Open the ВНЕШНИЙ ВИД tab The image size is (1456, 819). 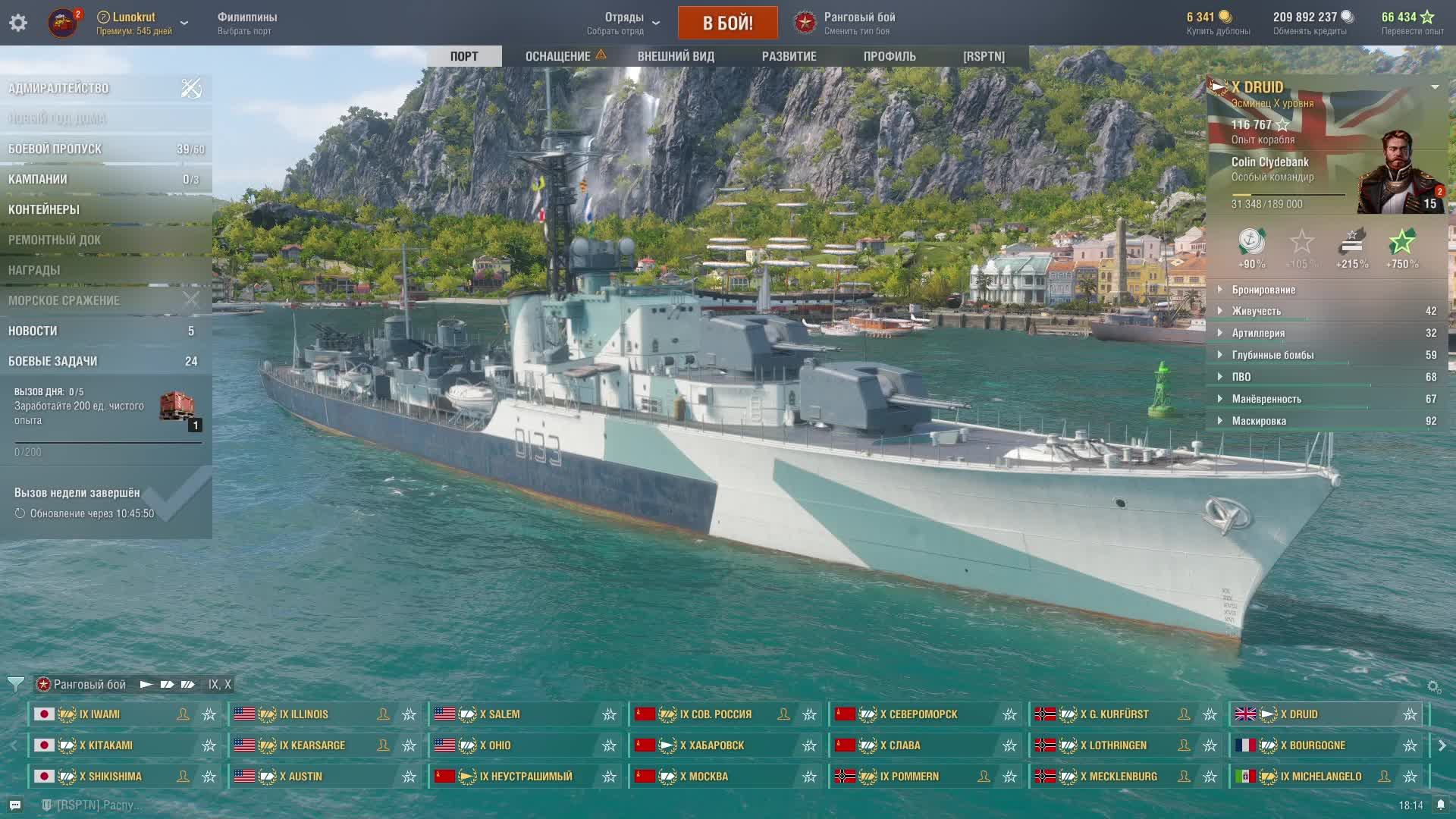pos(676,56)
